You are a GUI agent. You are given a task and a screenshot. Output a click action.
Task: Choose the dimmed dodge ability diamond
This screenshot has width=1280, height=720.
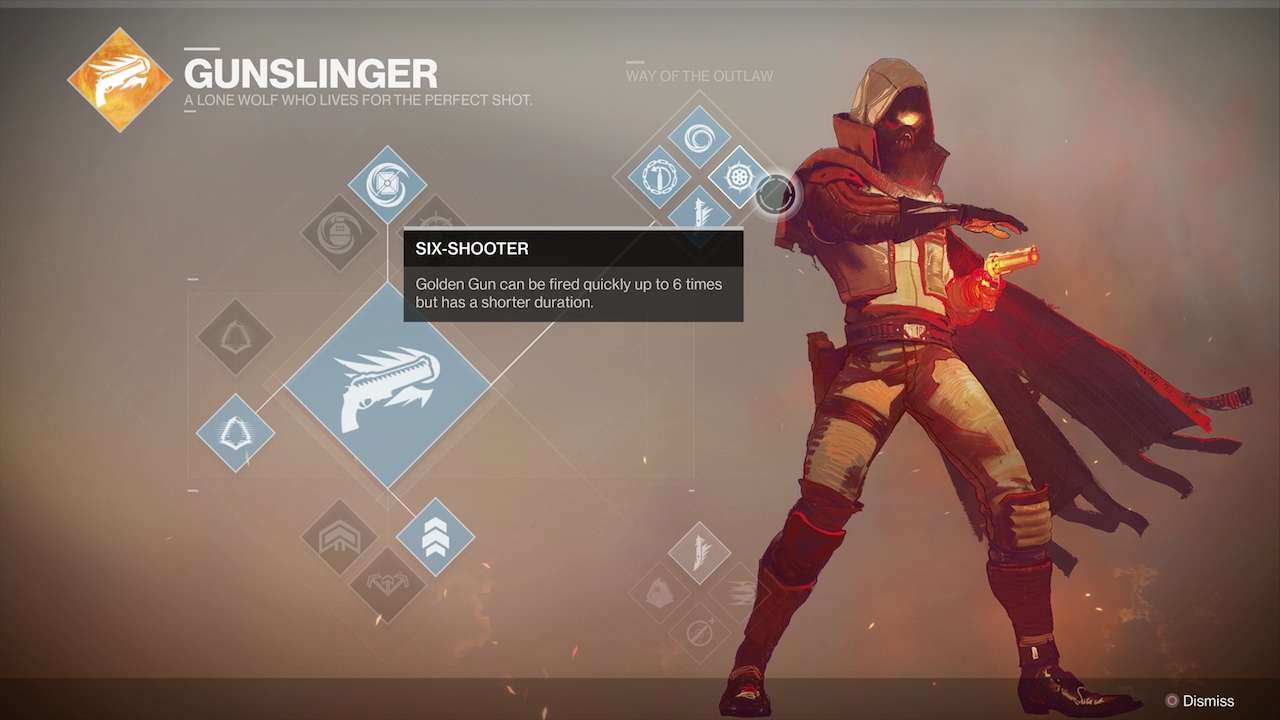[x=235, y=337]
